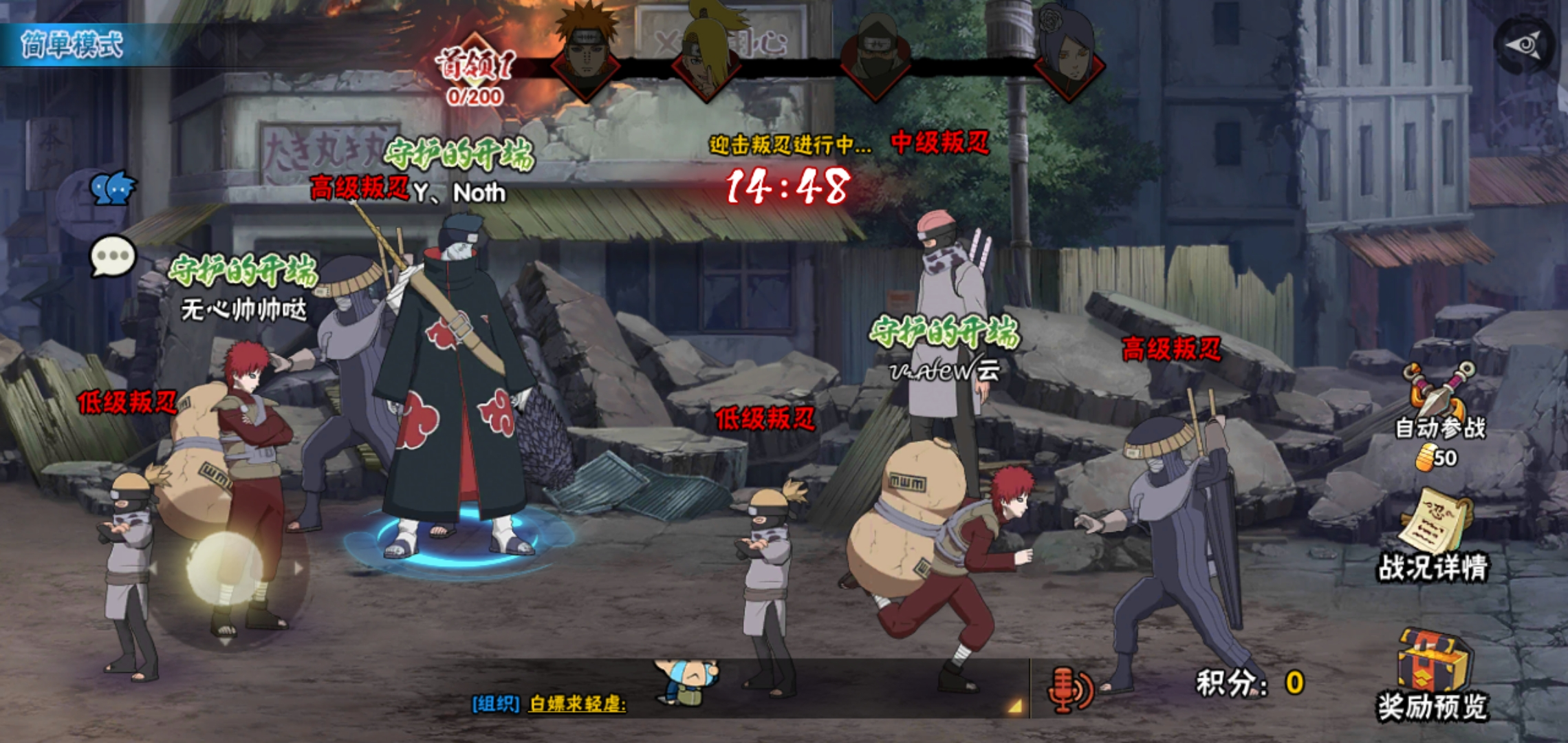Viewport: 1568px width, 743px height.
Task: Expand the chat bar with orange arrow
Action: 1014,705
